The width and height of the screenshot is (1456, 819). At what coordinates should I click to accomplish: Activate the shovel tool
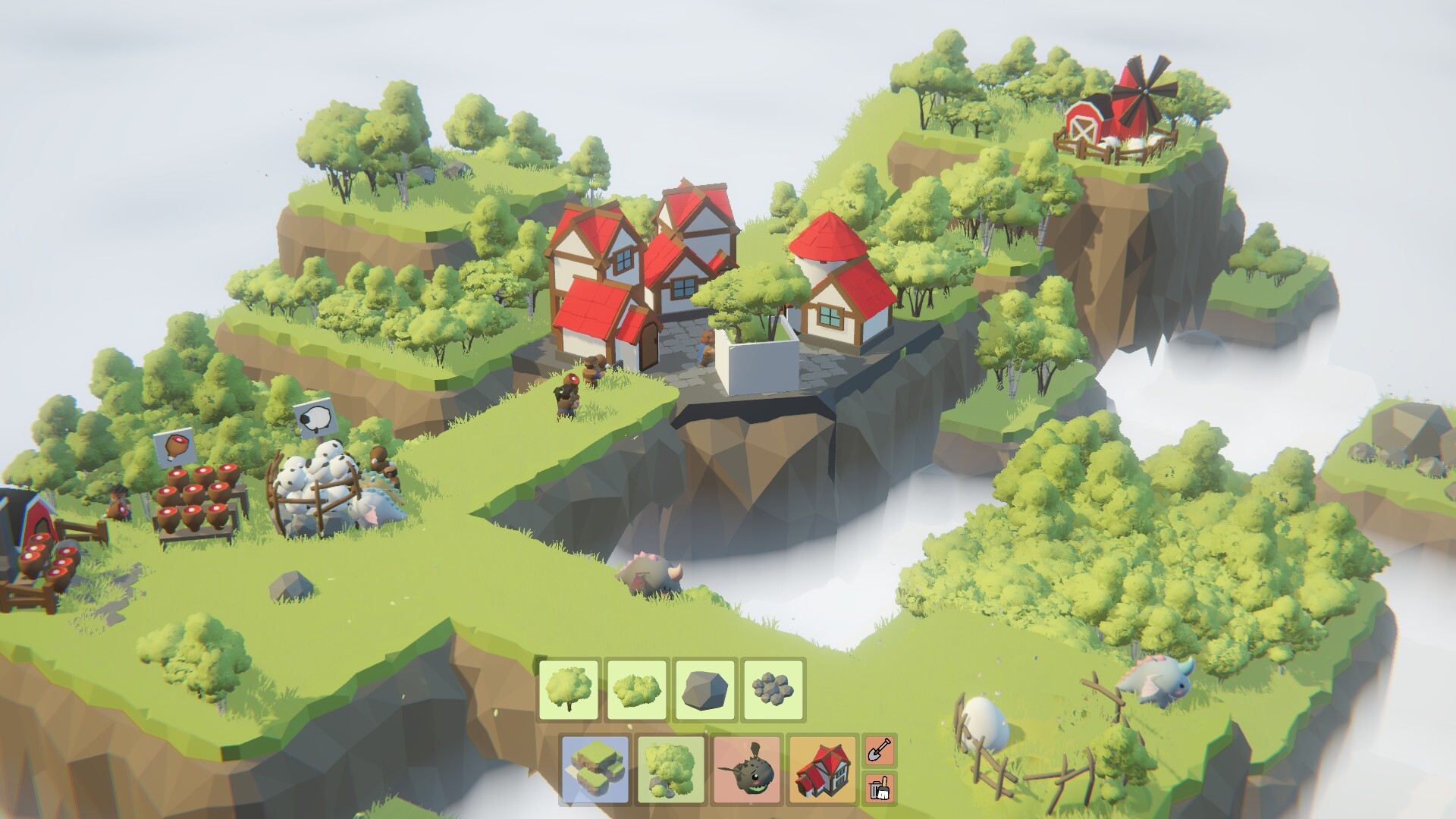tap(880, 751)
